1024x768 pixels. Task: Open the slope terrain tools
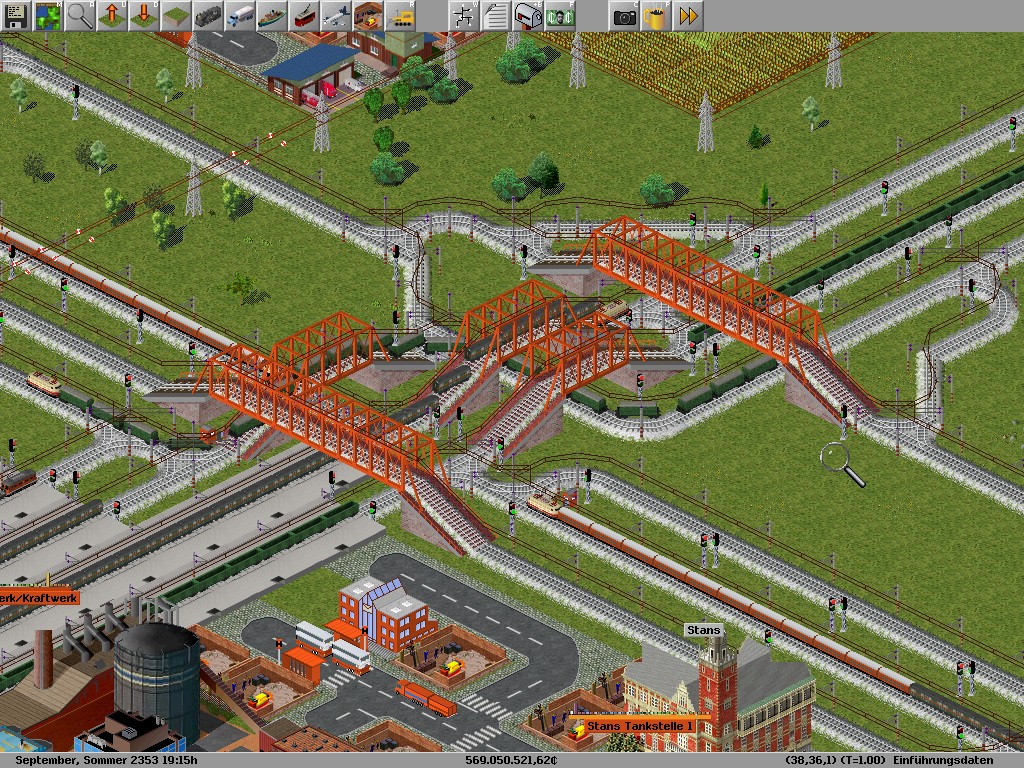pyautogui.click(x=176, y=16)
